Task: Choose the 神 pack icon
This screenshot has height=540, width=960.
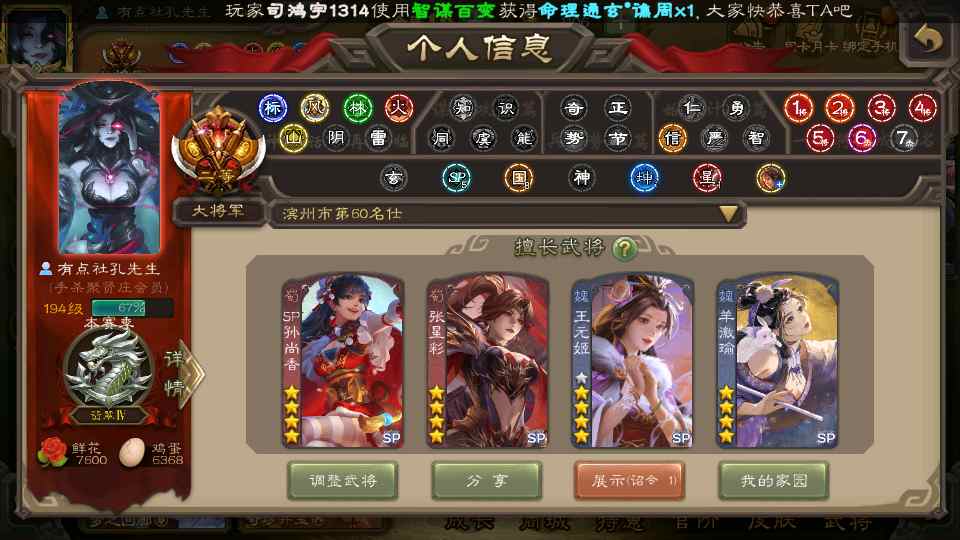Action: pos(581,179)
